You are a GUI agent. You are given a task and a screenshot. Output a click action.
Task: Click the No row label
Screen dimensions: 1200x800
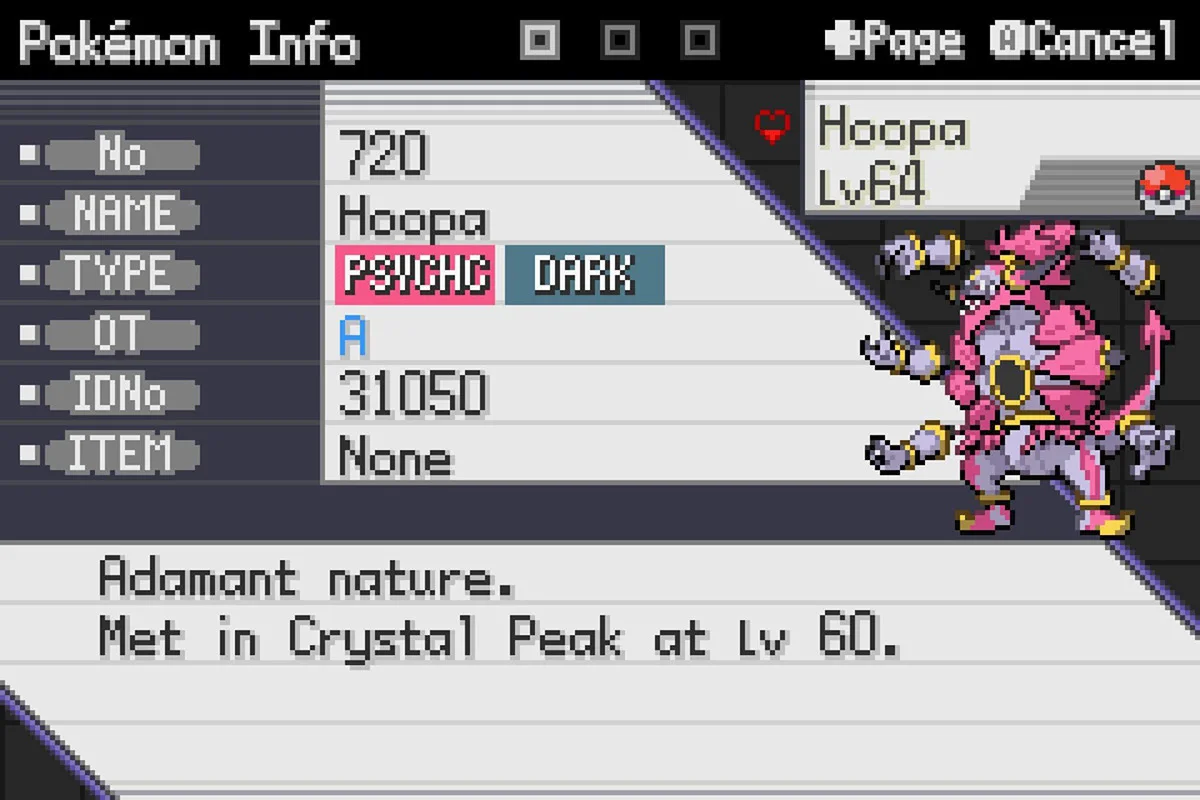click(x=122, y=155)
